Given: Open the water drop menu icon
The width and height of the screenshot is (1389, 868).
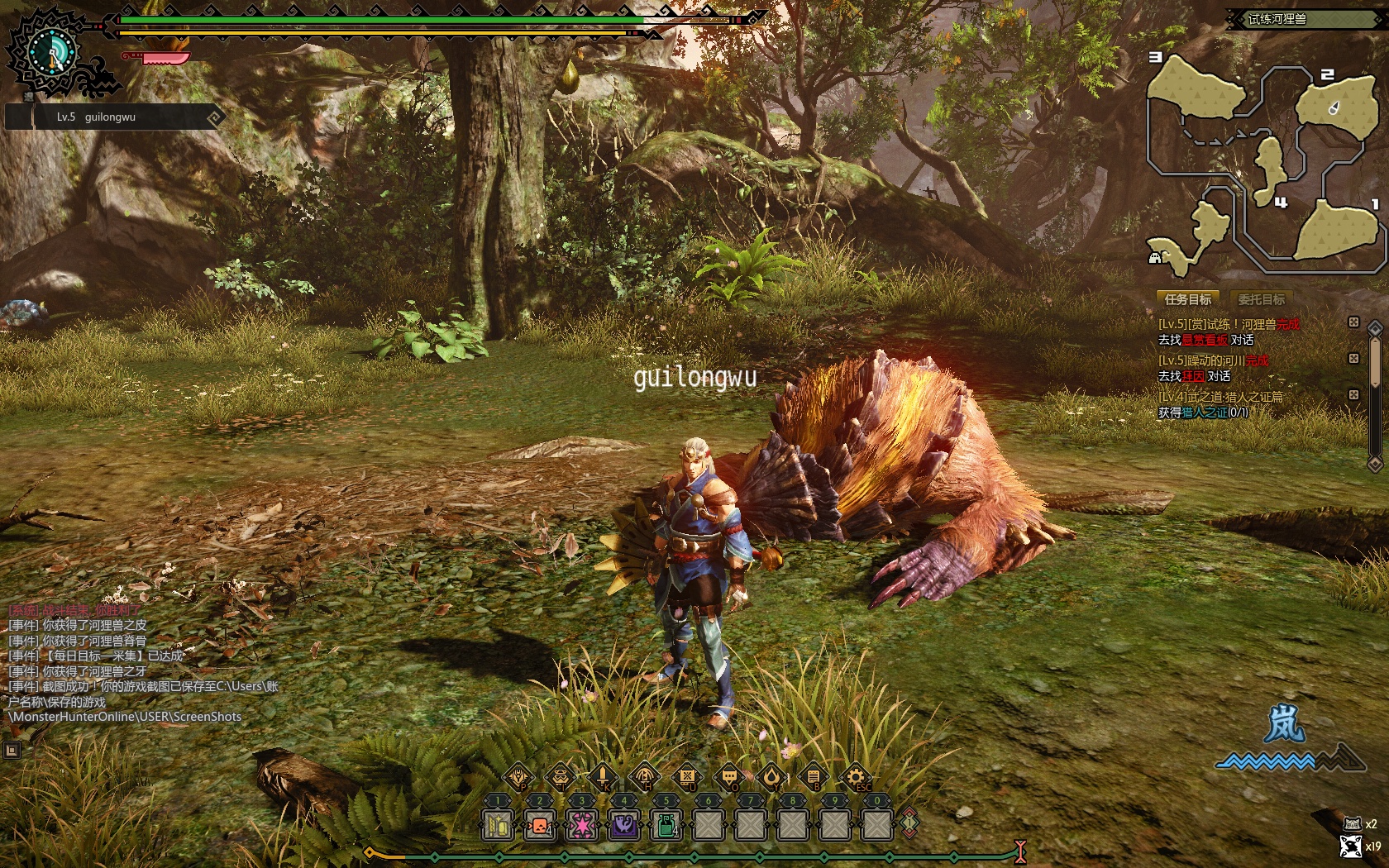Looking at the screenshot, I should point(771,776).
